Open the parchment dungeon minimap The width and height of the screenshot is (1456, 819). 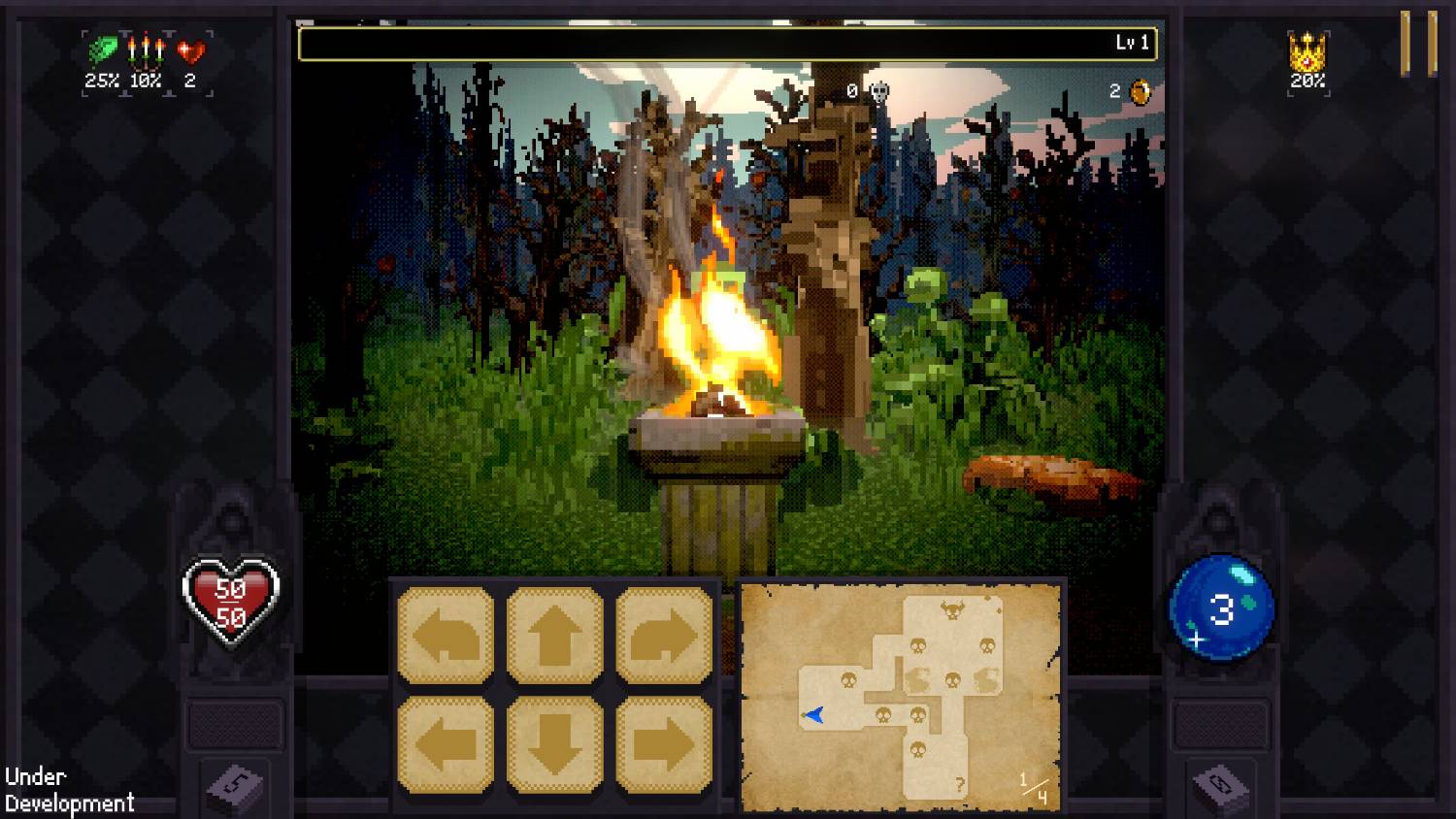[x=902, y=696]
